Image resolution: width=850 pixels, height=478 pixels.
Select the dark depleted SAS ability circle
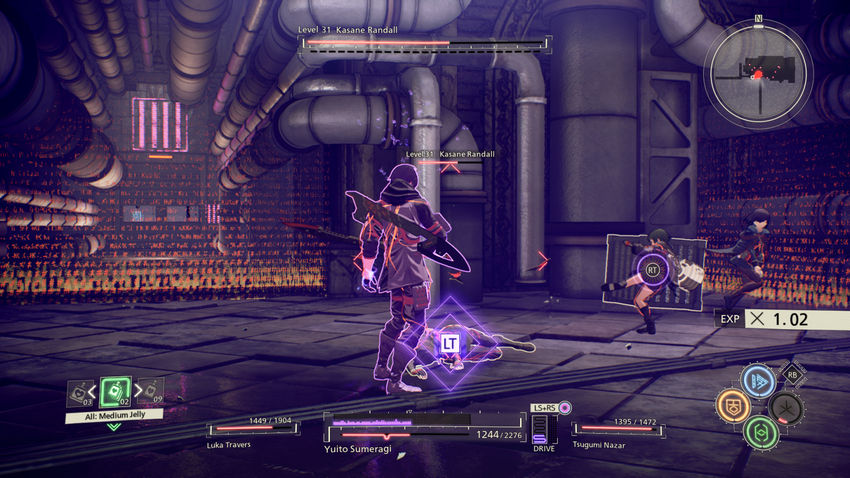(786, 407)
